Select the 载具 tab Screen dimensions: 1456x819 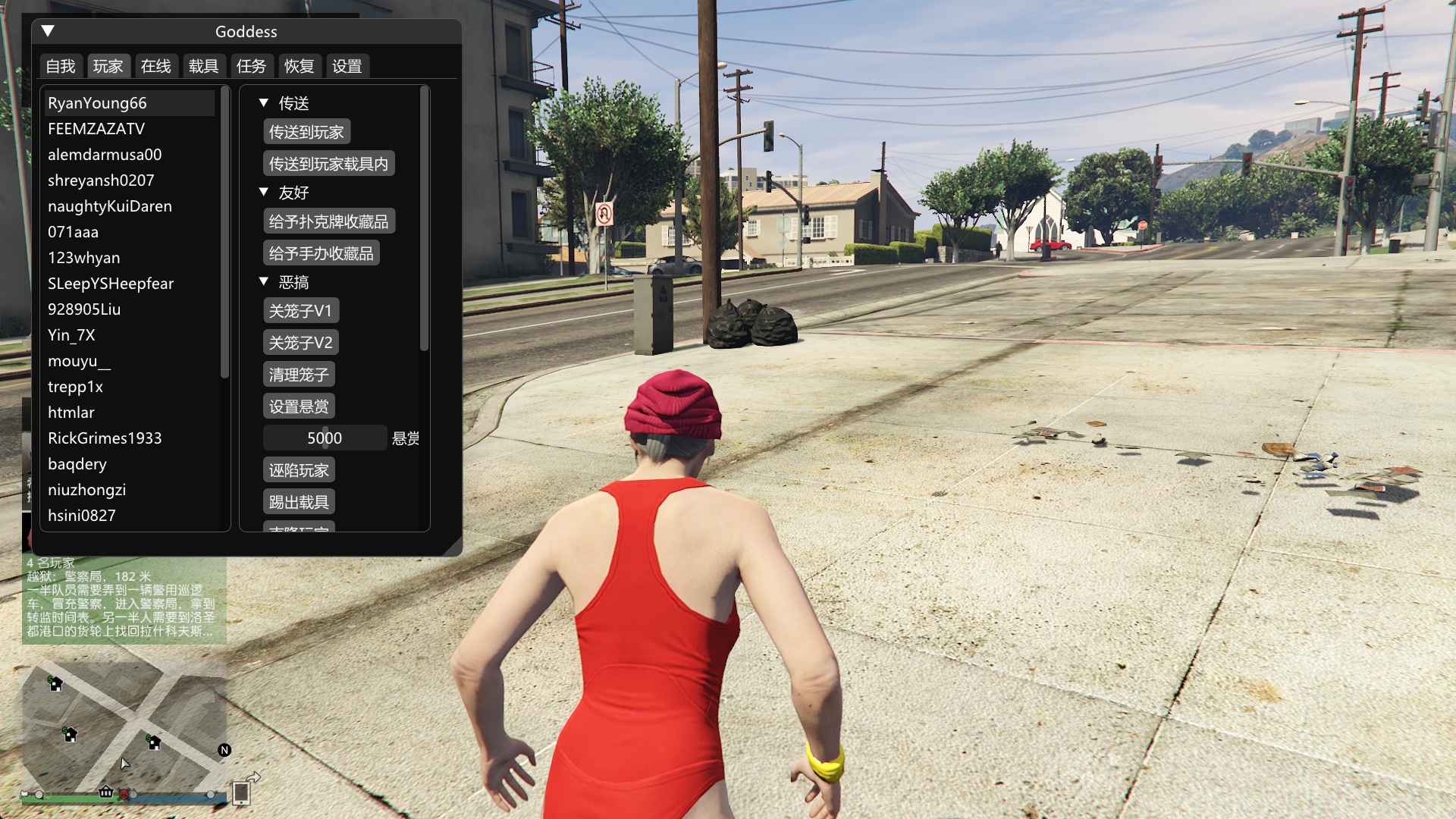pyautogui.click(x=203, y=67)
